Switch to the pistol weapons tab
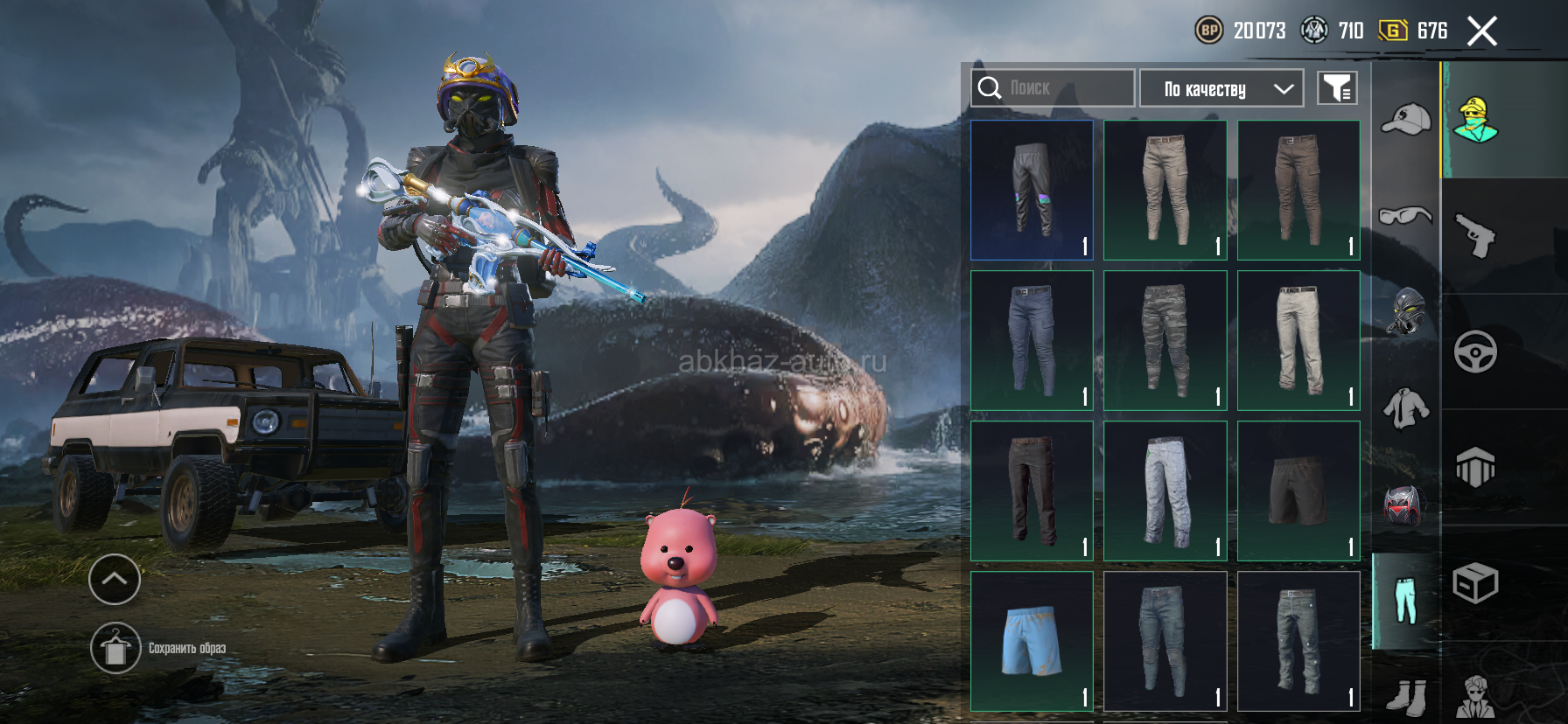Image resolution: width=1568 pixels, height=724 pixels. click(1475, 235)
